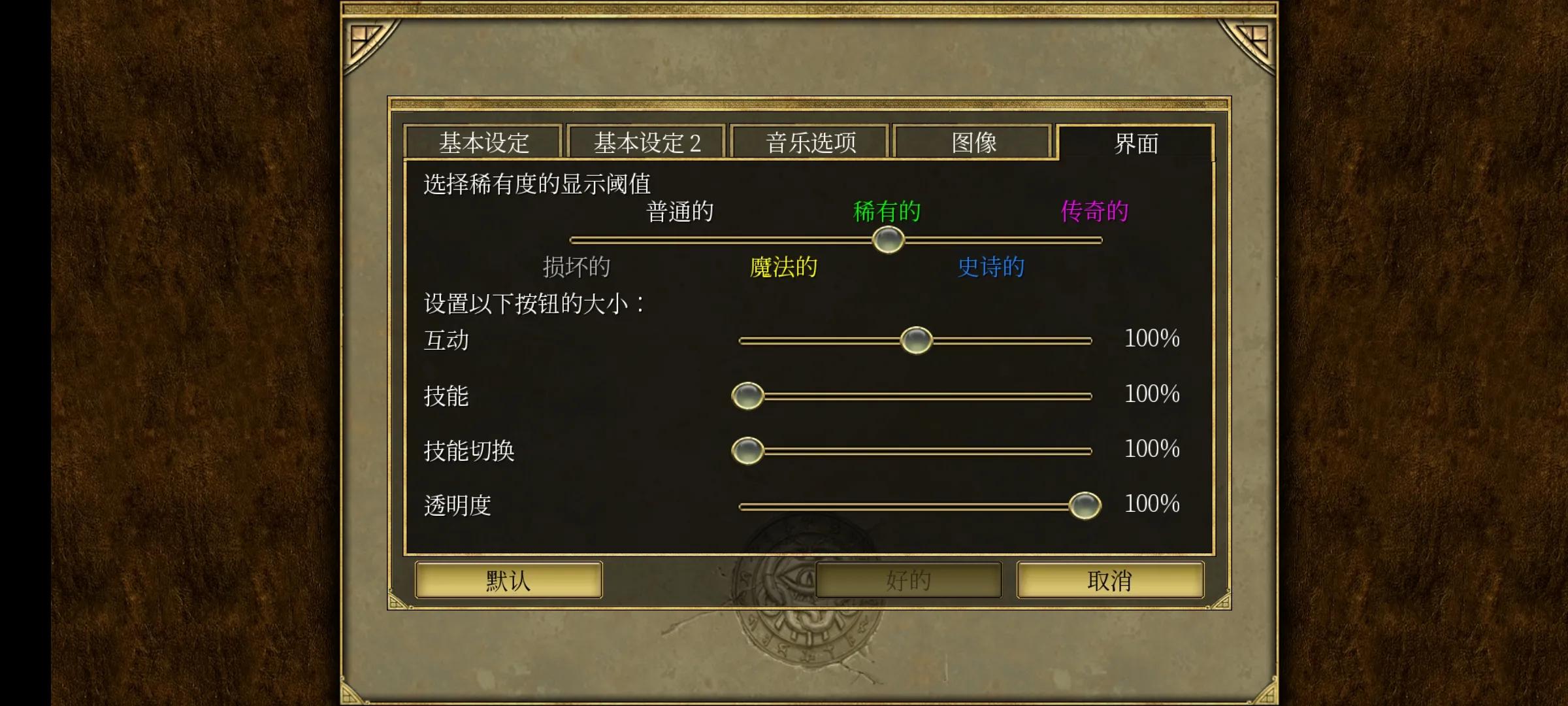Select the yellow 魔法的 rarity label
The width and height of the screenshot is (1568, 706).
pyautogui.click(x=783, y=267)
